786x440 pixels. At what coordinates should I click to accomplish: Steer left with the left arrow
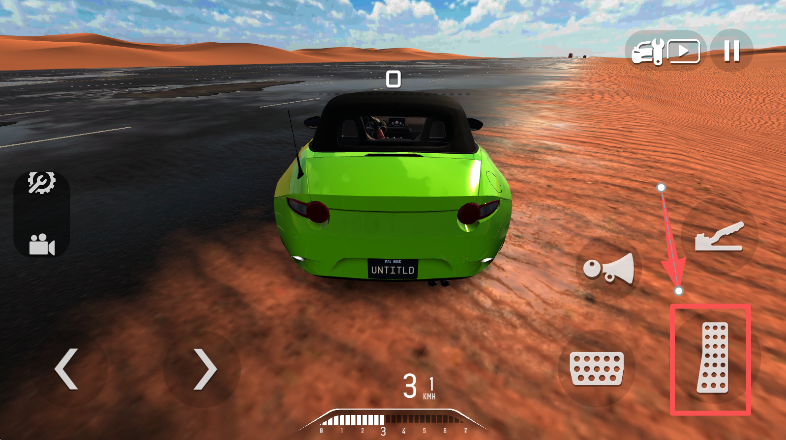(x=67, y=369)
